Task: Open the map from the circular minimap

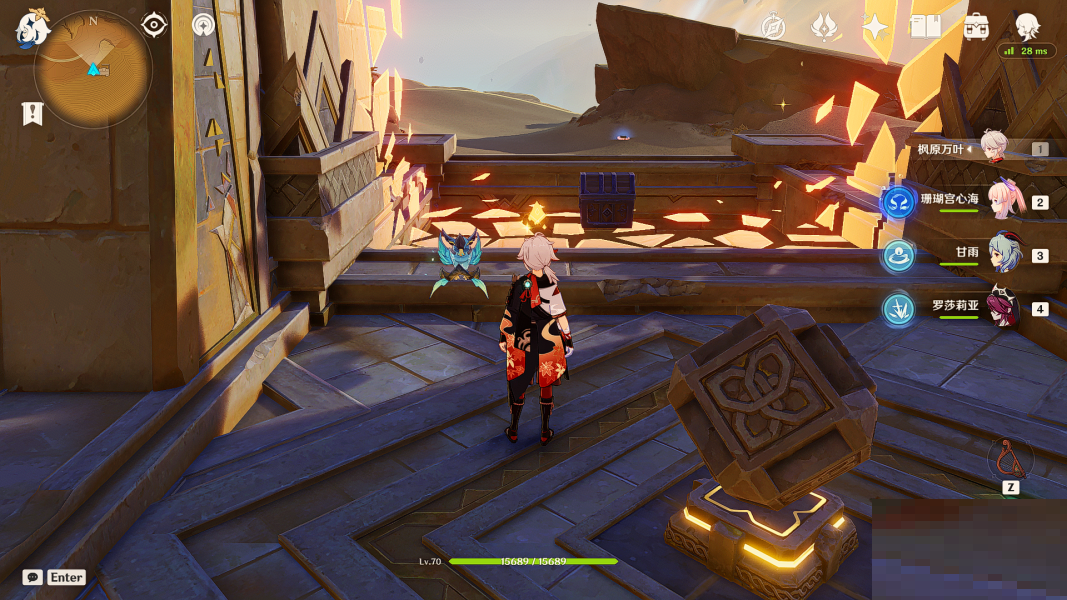Action: 93,69
